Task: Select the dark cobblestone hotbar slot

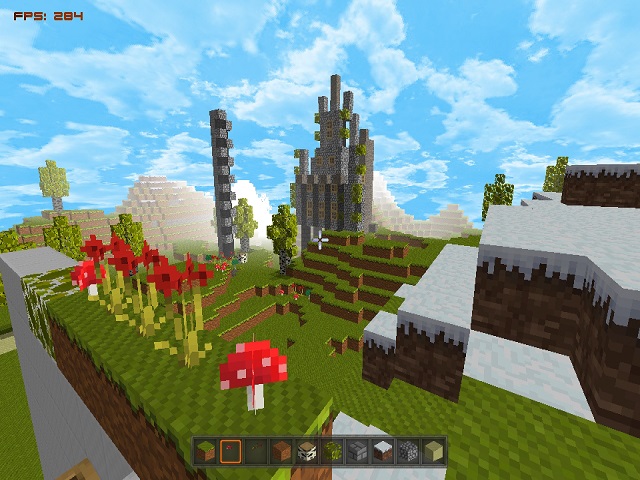Action: (x=408, y=451)
